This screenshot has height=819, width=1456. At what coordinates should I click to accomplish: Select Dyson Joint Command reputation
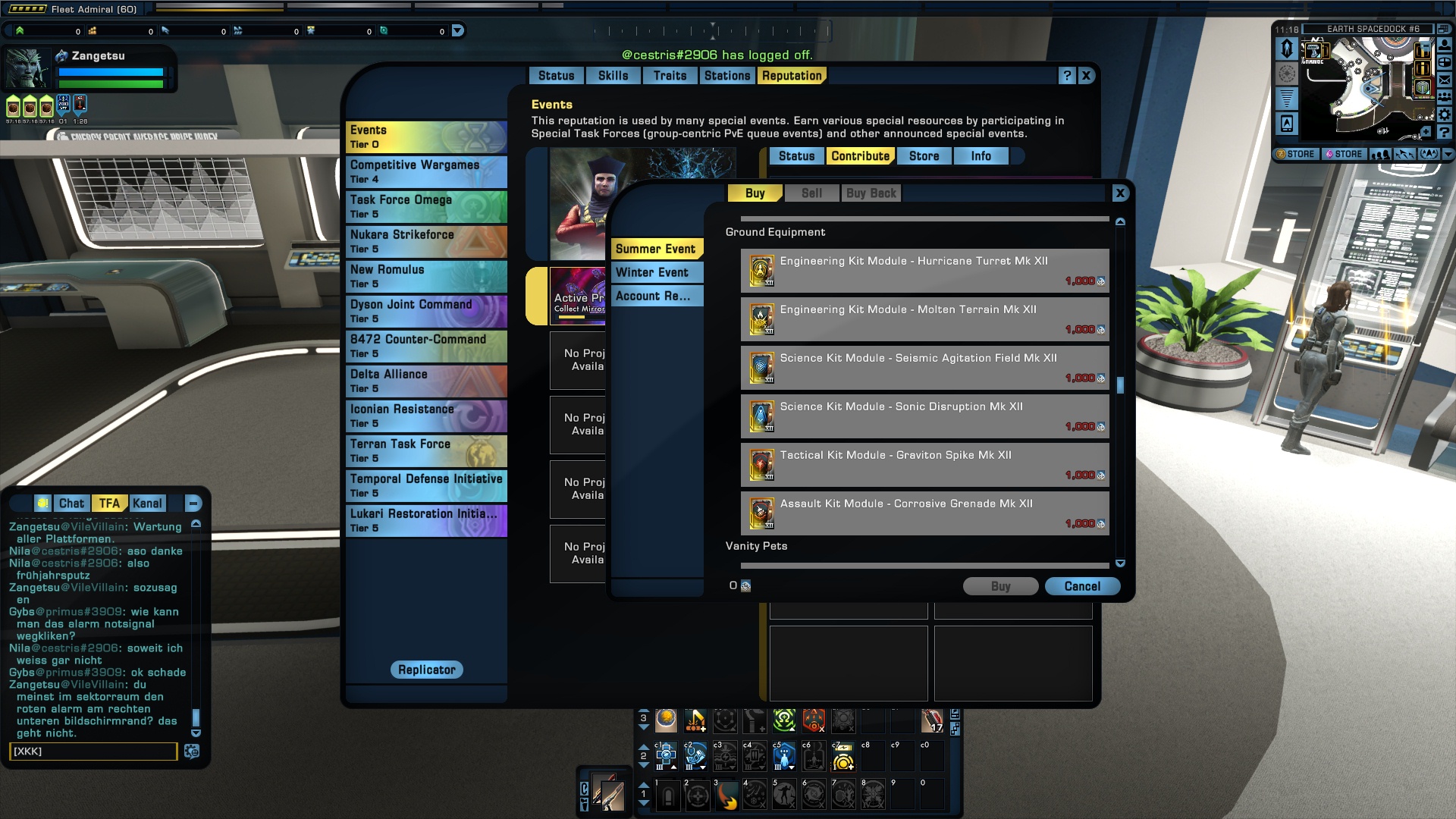(x=426, y=311)
